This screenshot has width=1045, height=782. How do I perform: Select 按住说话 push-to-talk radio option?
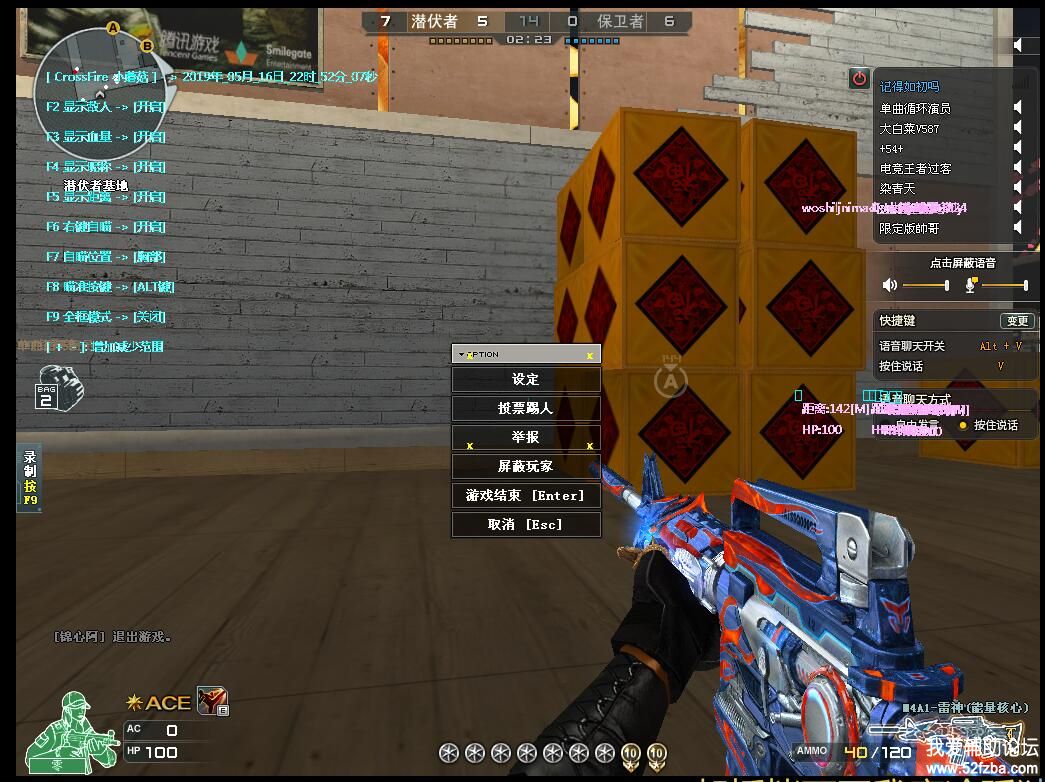(963, 425)
